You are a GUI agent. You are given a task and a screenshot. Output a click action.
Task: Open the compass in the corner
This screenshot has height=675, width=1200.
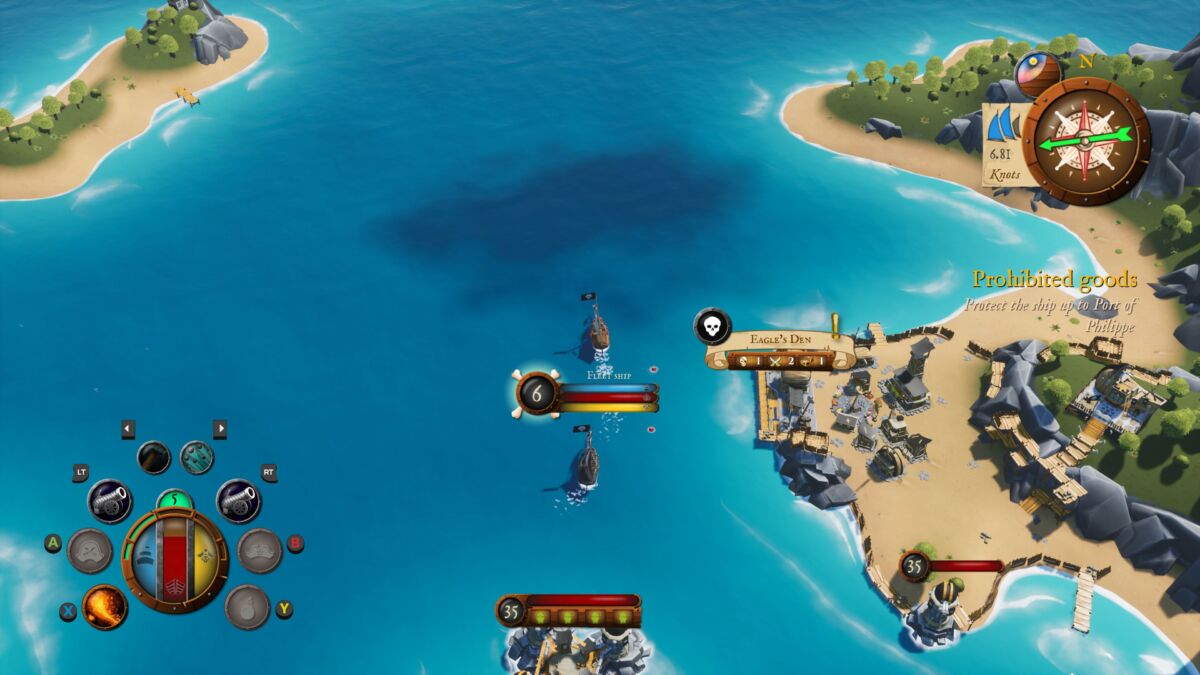point(1085,141)
